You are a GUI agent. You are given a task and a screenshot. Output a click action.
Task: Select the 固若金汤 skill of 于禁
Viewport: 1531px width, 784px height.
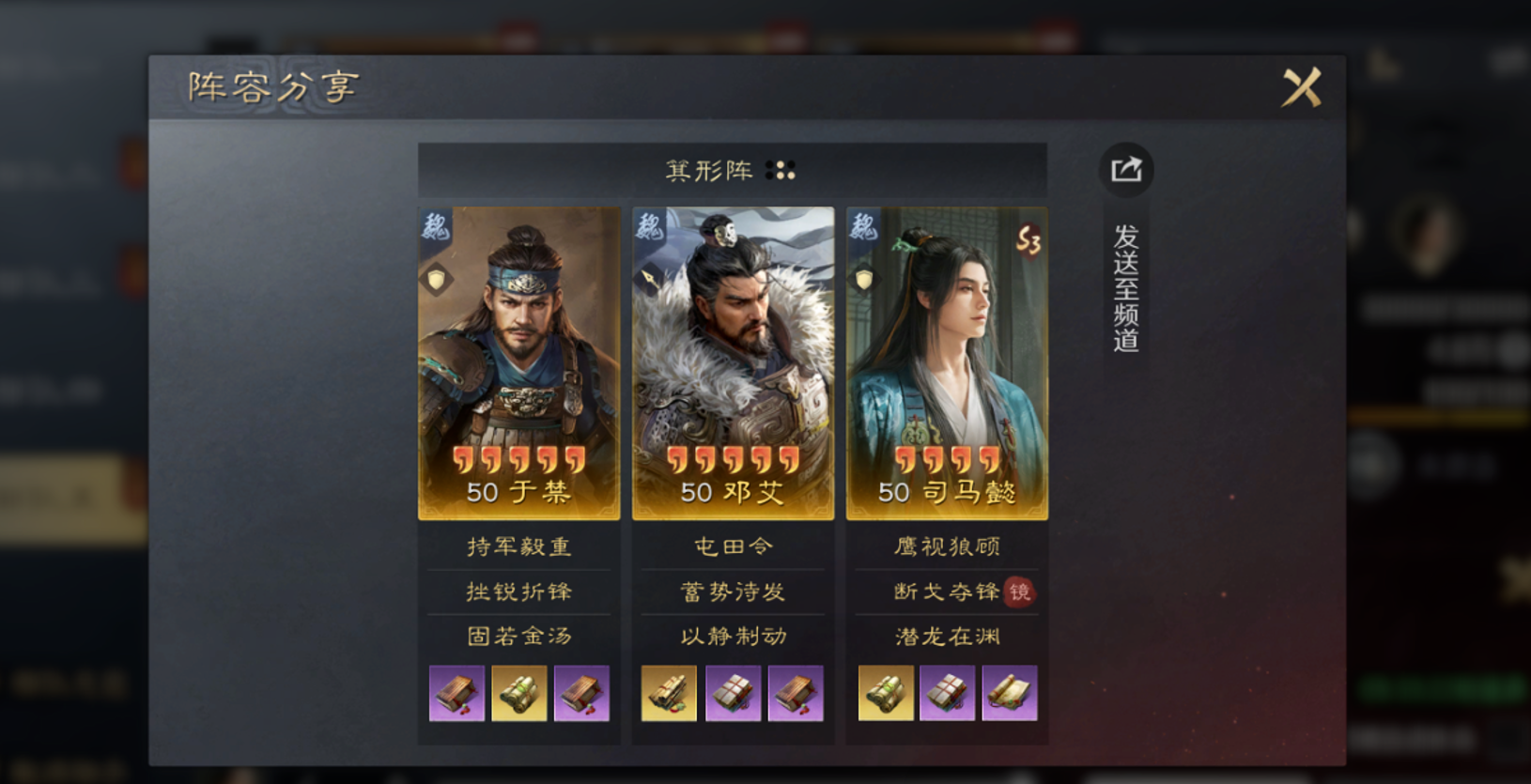(x=520, y=636)
